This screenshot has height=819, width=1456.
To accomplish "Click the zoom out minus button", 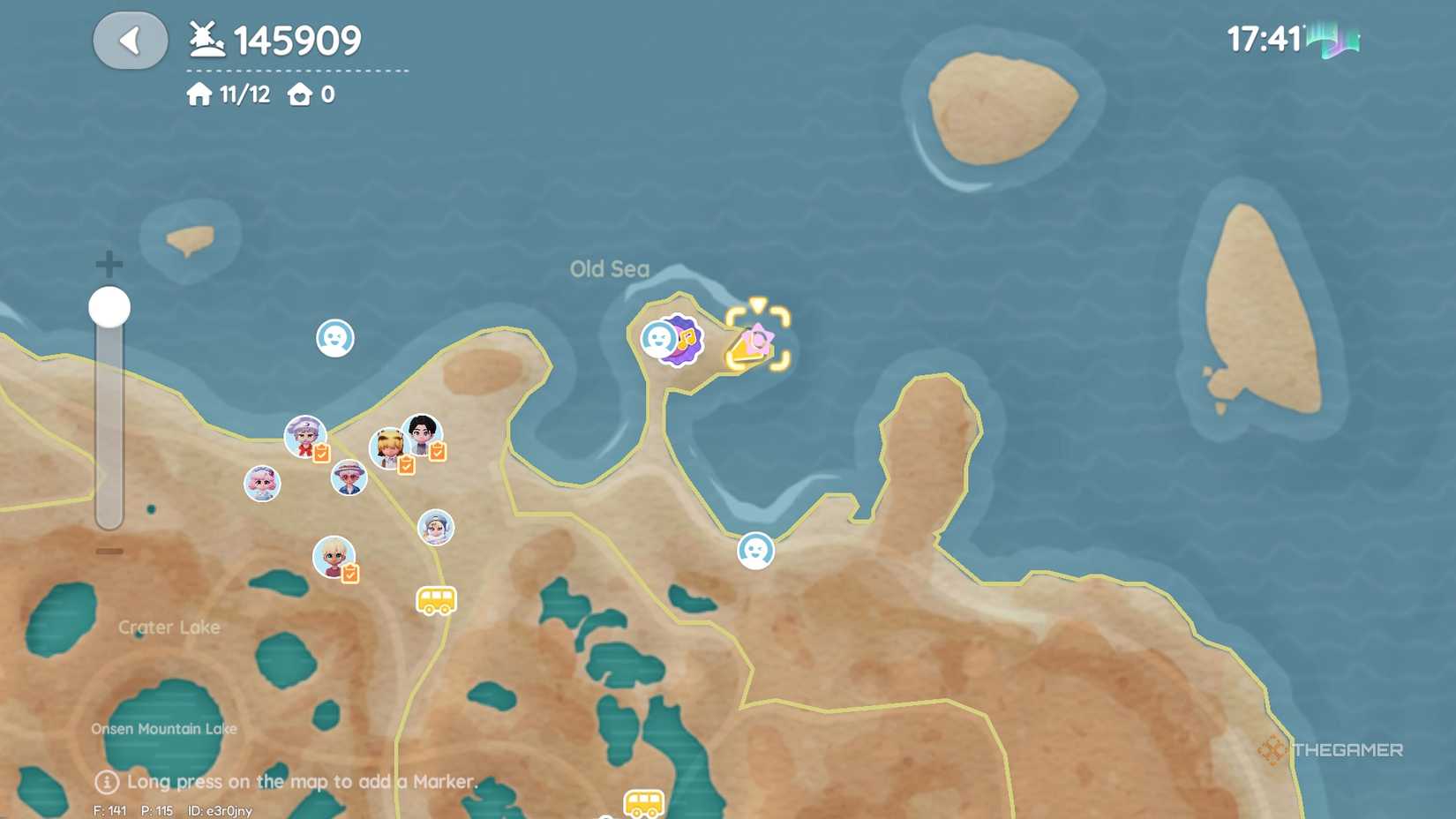I will (108, 552).
